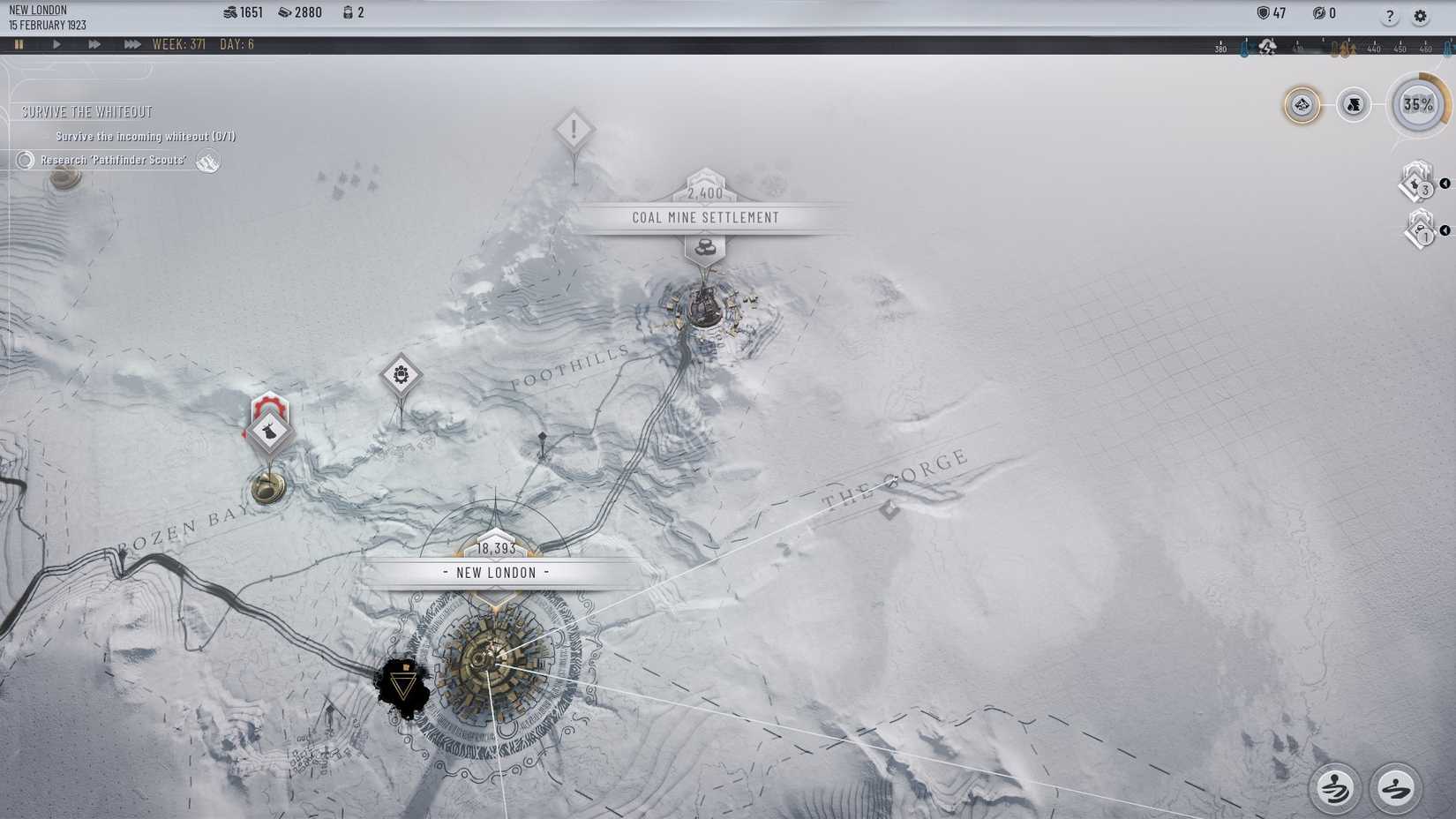Image resolution: width=1456 pixels, height=819 pixels.
Task: Toggle the Research Pathfinder Scouts objective tracker
Action: click(24, 161)
